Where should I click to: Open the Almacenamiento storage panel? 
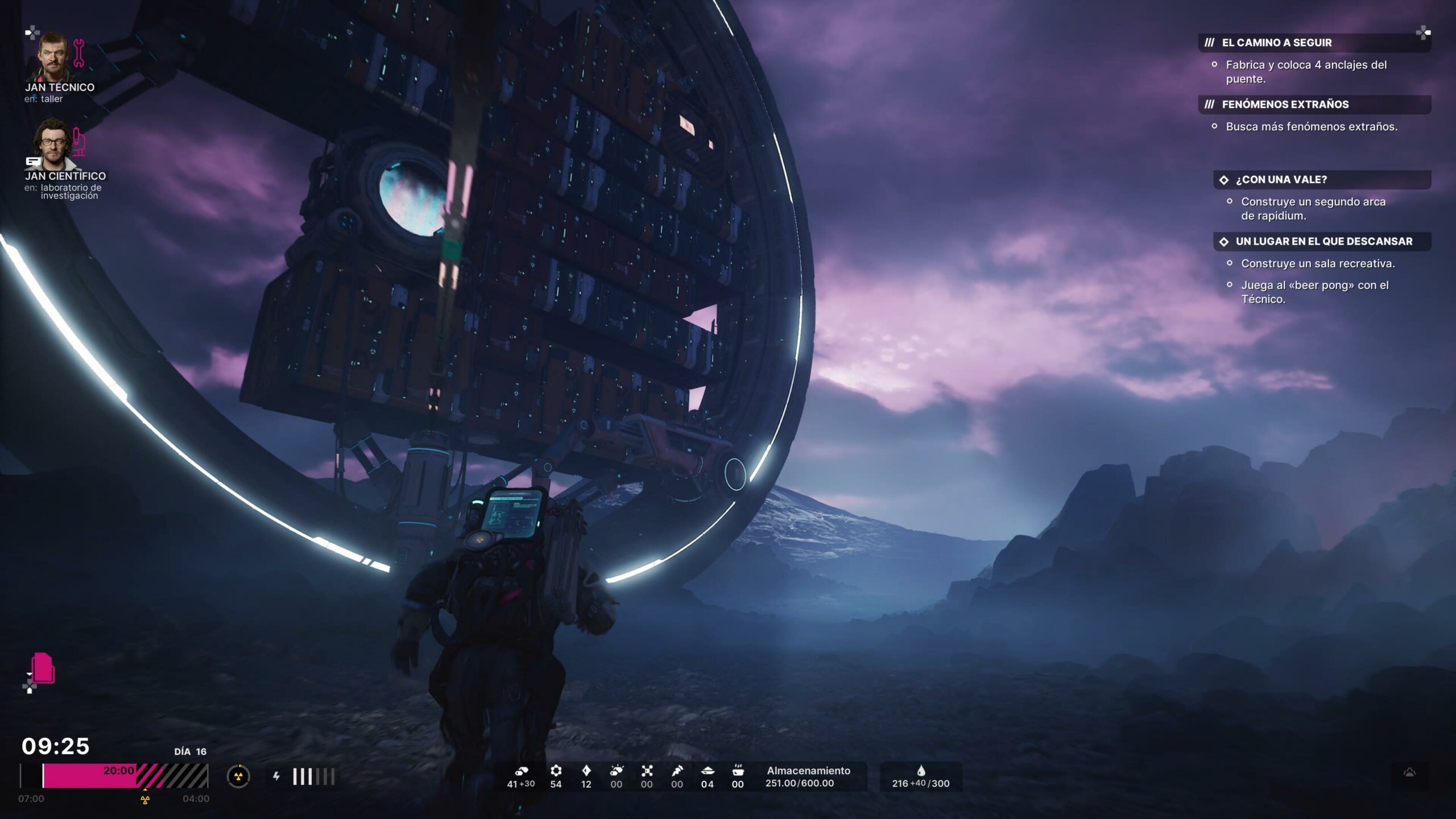click(x=808, y=777)
